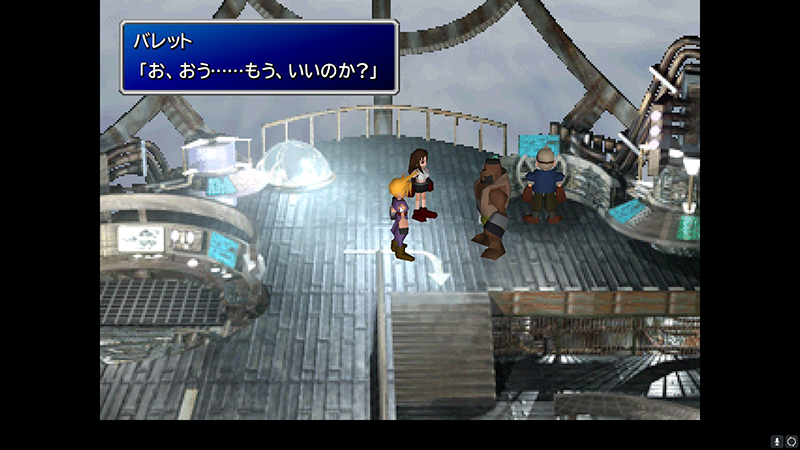Click the circular record icon in the overlay
Viewport: 800px width, 450px height.
coord(790,440)
